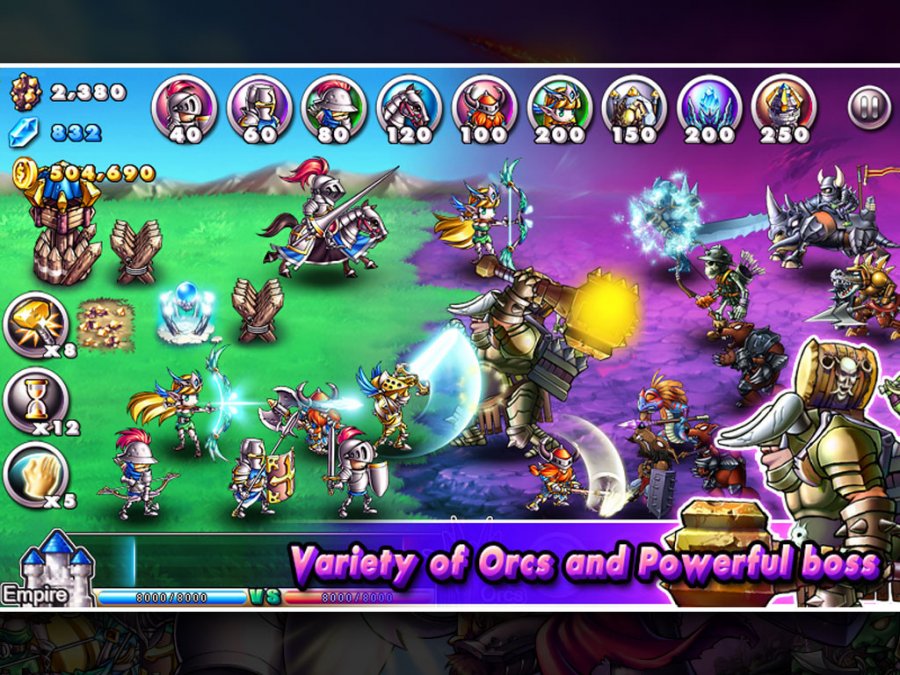The image size is (900, 675).
Task: Deploy the golden armored unit costing 150
Action: pyautogui.click(x=634, y=106)
